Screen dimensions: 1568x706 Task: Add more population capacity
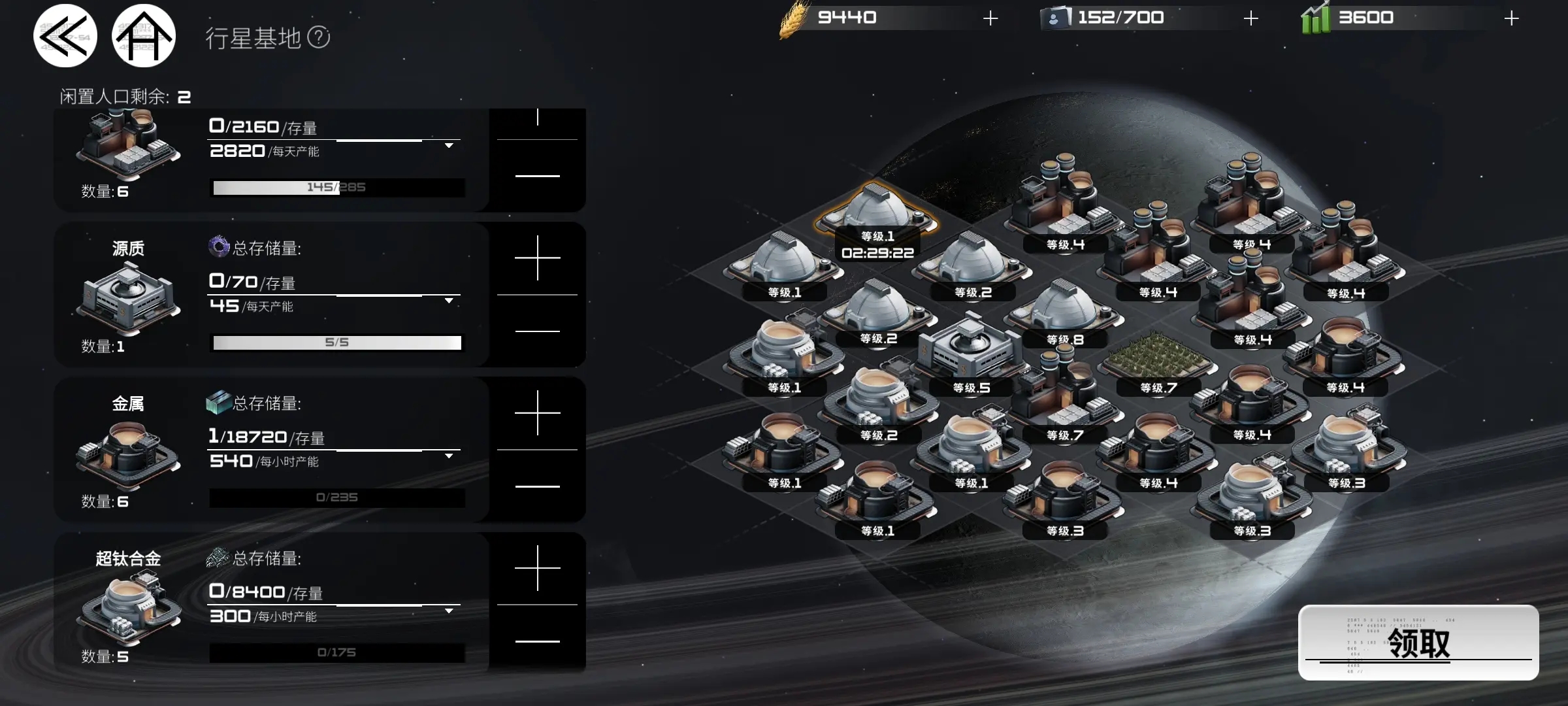coord(1250,18)
